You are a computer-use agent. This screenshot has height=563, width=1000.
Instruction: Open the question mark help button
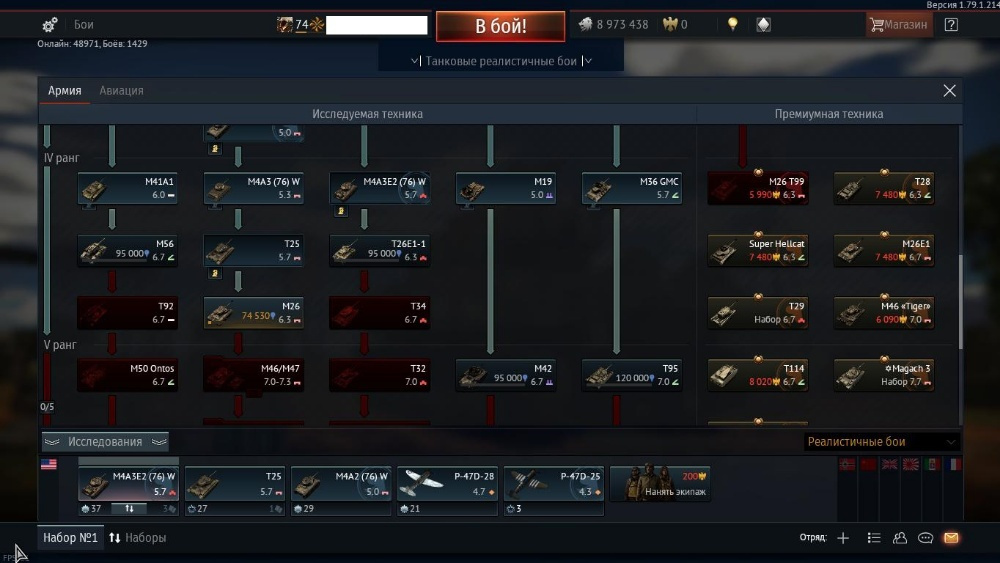click(951, 25)
